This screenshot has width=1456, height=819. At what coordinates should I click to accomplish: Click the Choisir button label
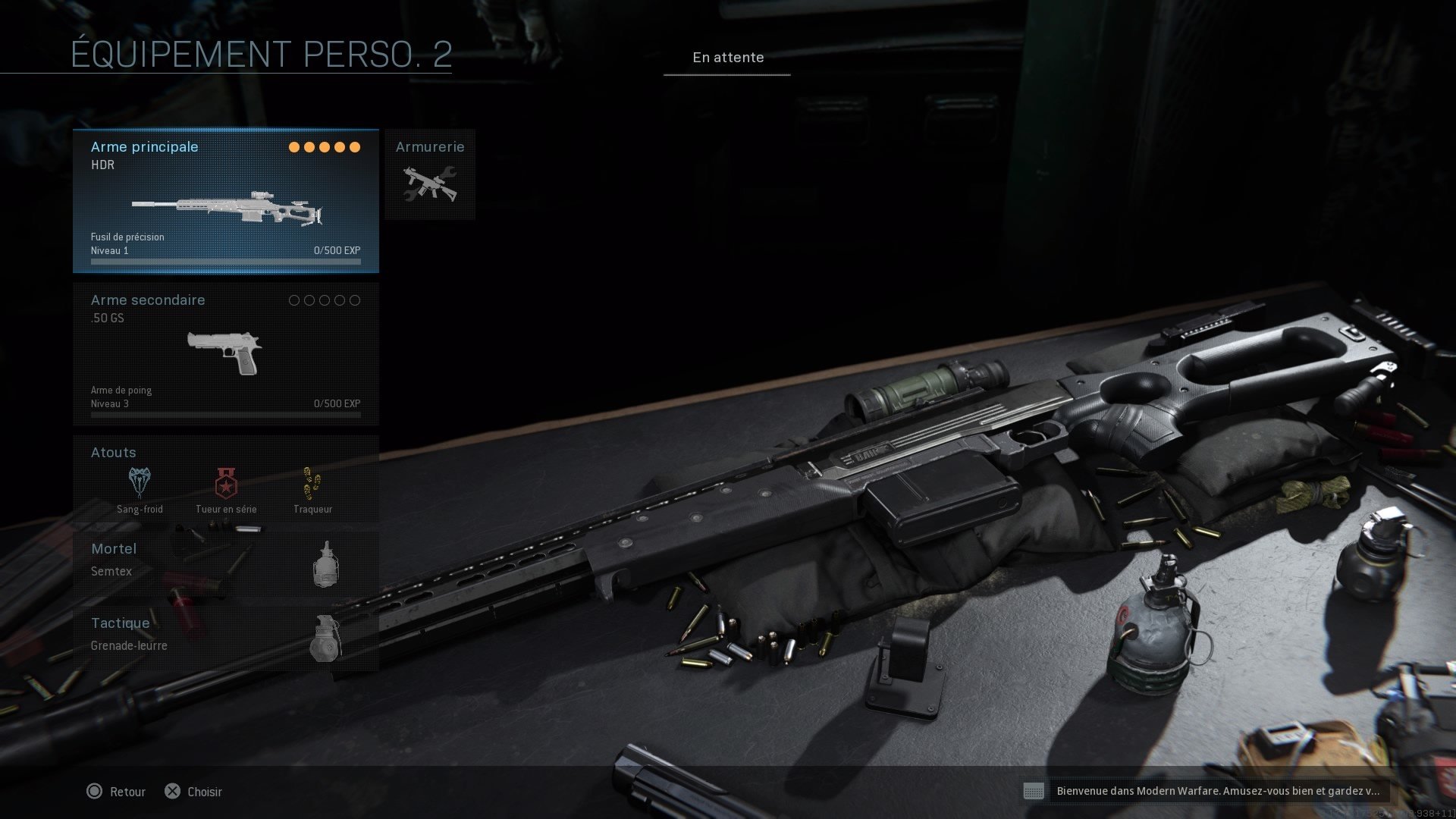(204, 792)
